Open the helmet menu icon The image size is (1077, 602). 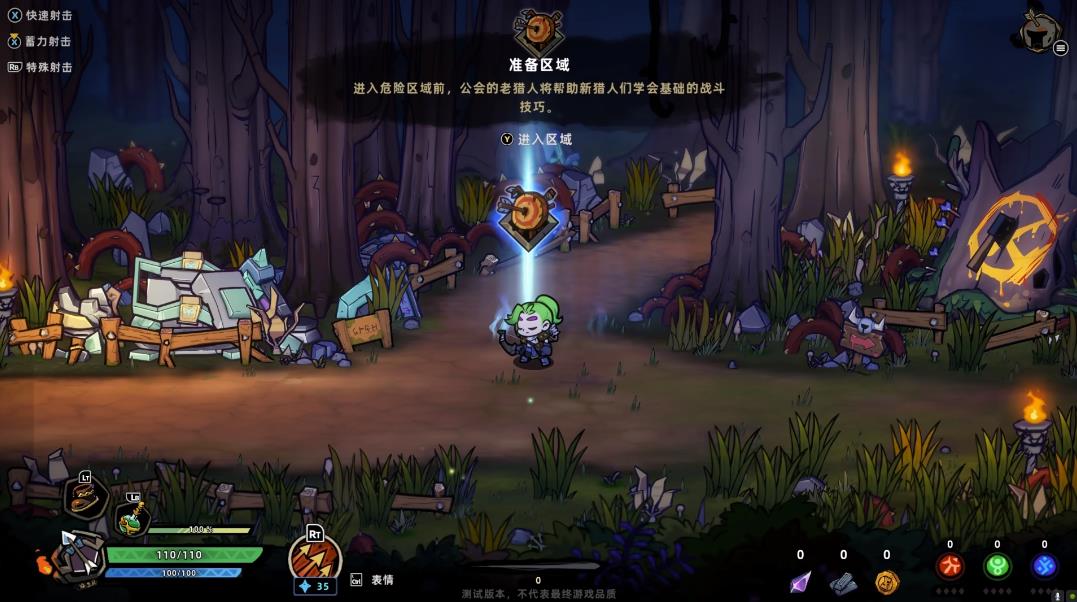(x=1041, y=32)
